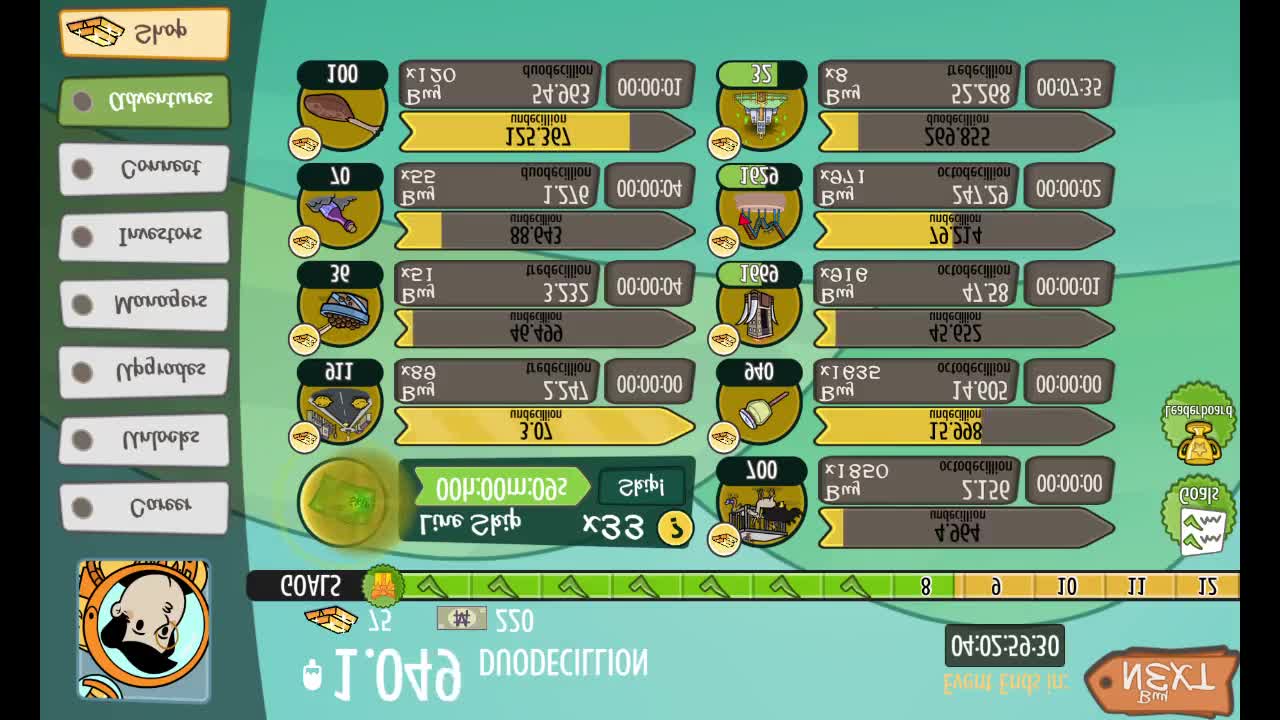Viewport: 1280px width, 720px height.
Task: View the Upgrades menu
Action: pos(144,372)
